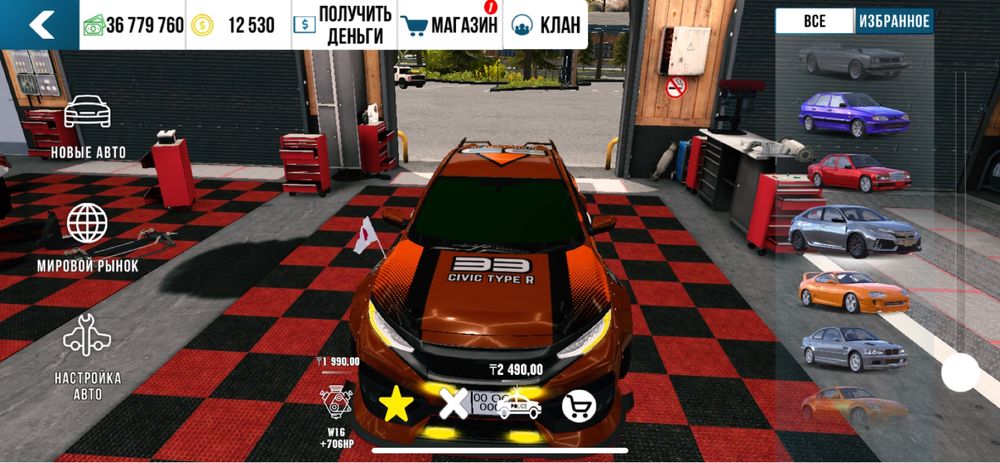Open Настройка Авто tuning menu
Viewport: 1000px width, 463px height.
coord(88,350)
